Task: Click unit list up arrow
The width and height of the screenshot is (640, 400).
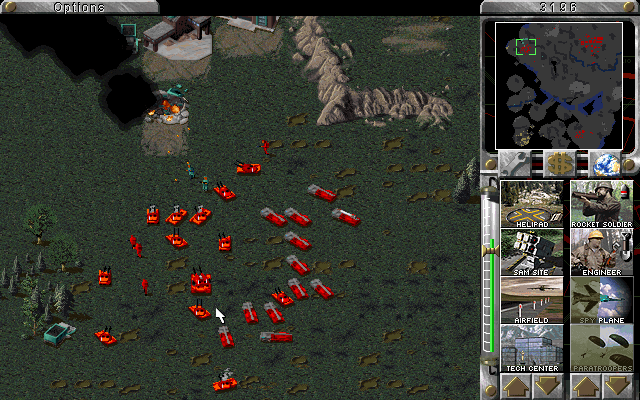Action: (586, 386)
